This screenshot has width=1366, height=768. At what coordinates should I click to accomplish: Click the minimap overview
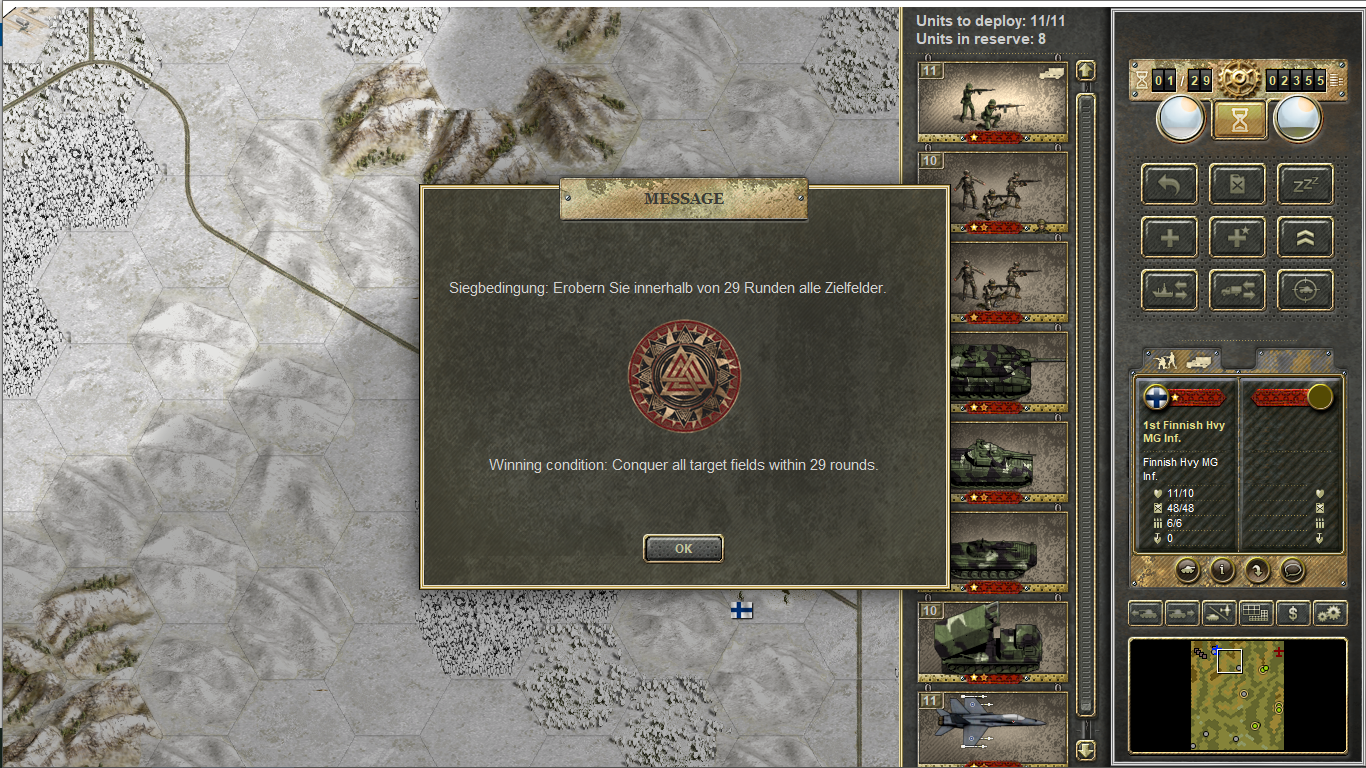[x=1237, y=695]
